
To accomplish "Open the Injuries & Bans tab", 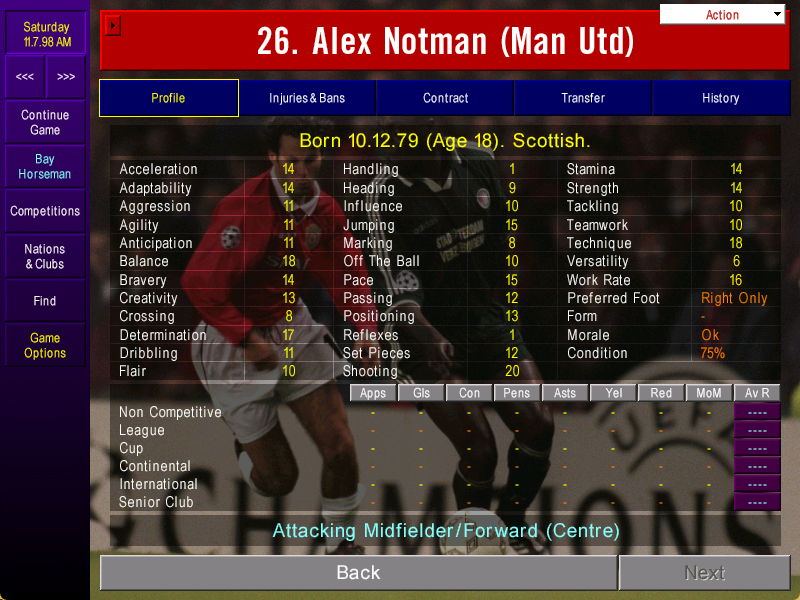I will tap(307, 98).
